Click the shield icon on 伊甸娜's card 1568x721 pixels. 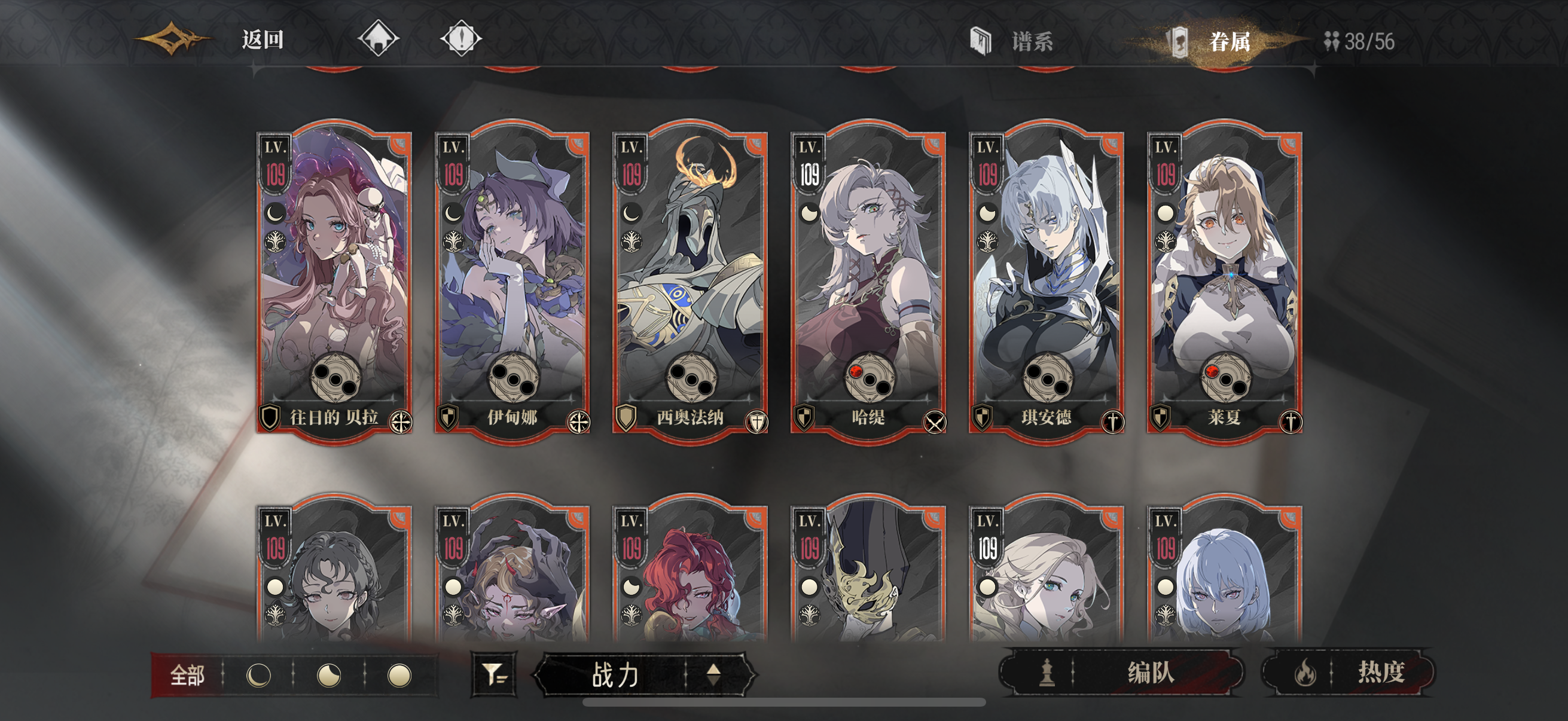449,418
